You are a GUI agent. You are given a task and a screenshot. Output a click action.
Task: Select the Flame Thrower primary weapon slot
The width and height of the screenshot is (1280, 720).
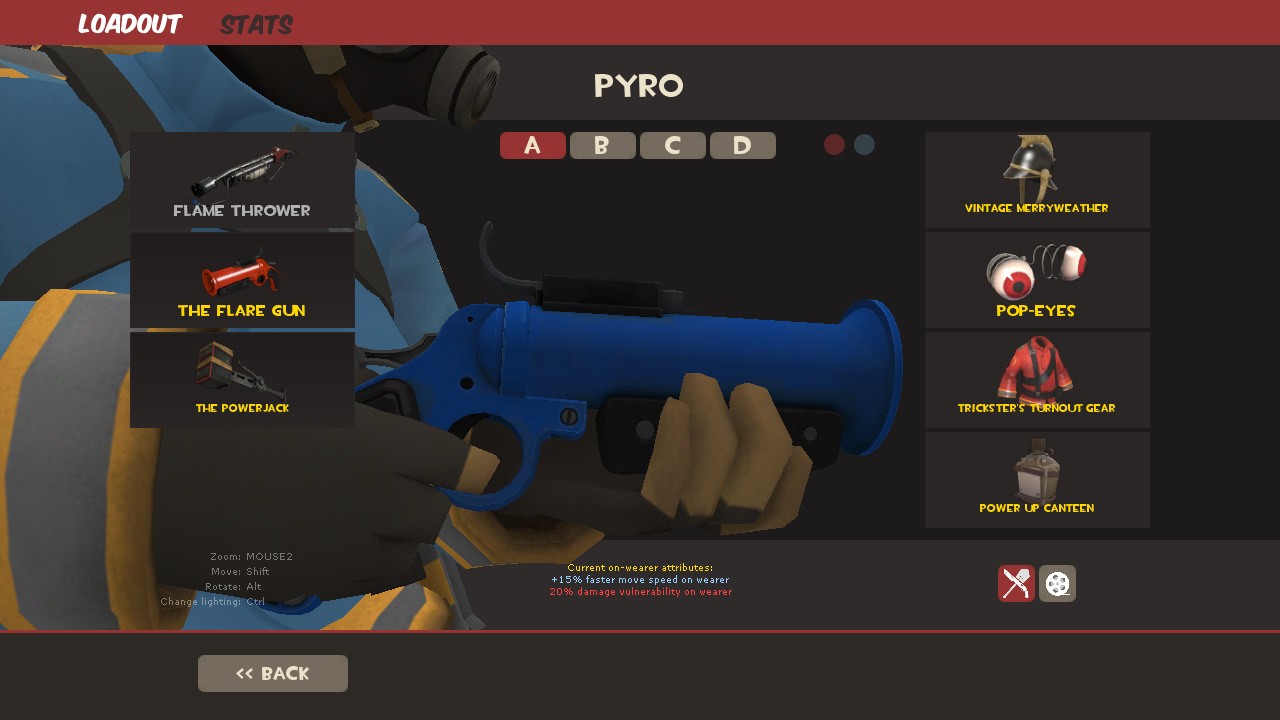point(242,180)
